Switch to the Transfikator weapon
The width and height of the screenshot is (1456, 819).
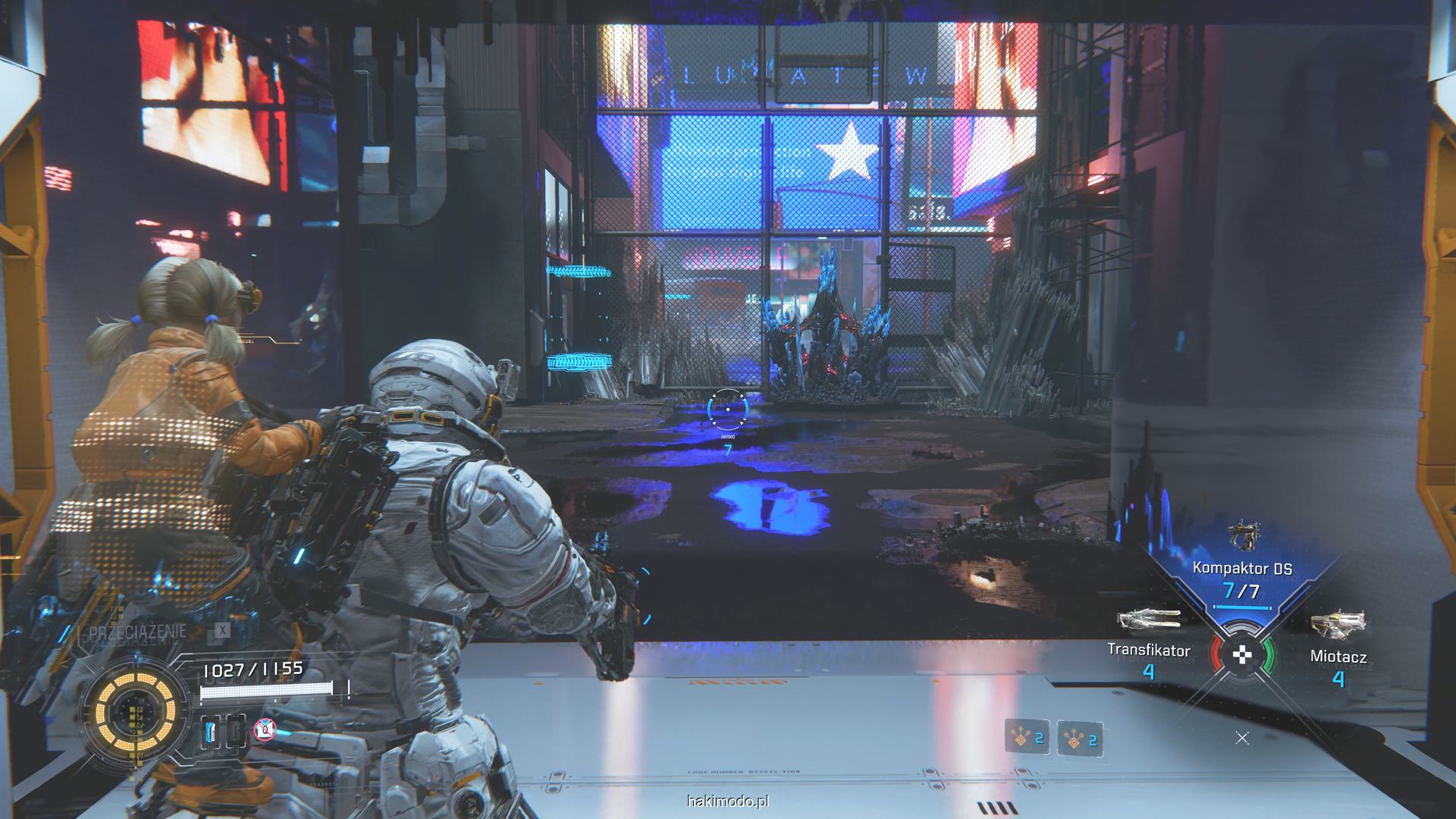[1149, 619]
